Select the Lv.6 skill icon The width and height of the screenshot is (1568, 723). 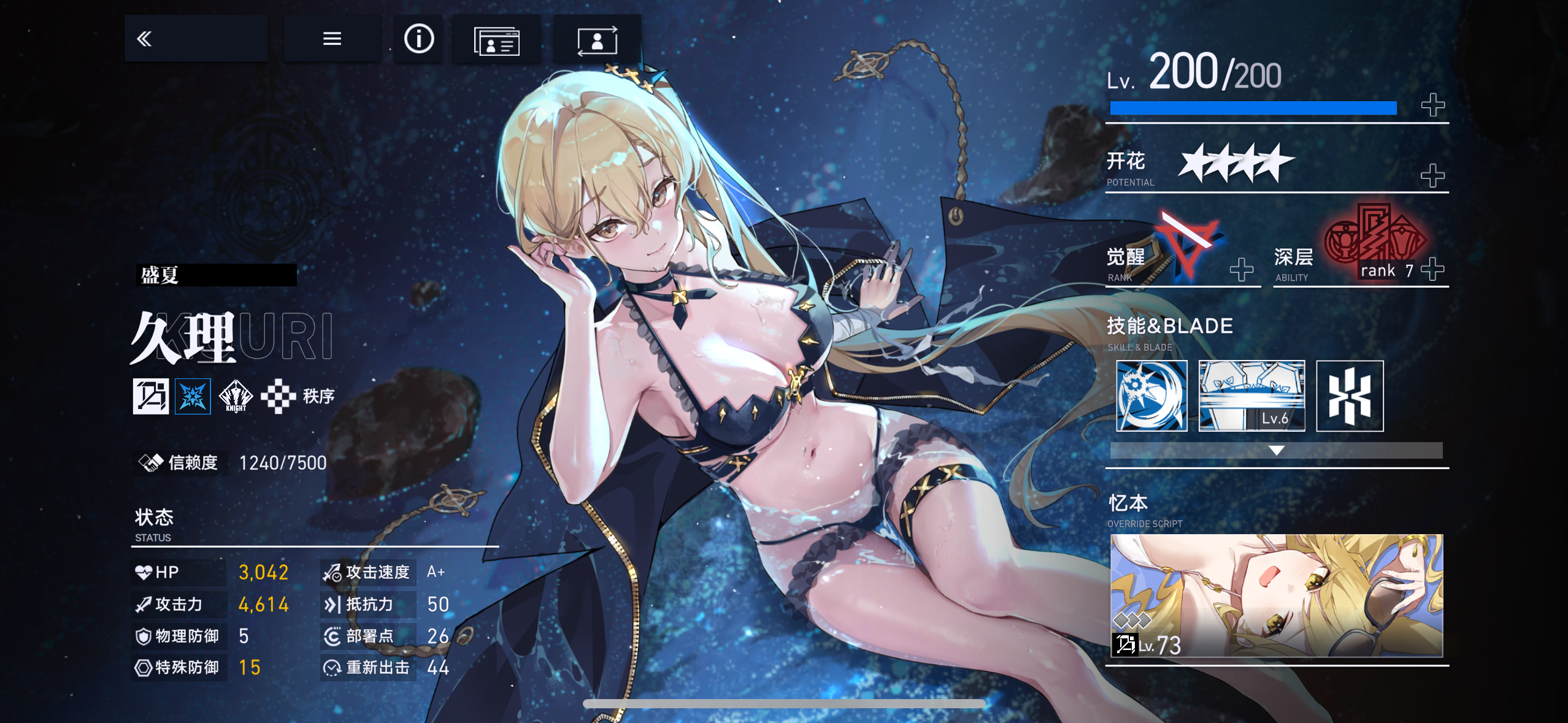point(1251,396)
